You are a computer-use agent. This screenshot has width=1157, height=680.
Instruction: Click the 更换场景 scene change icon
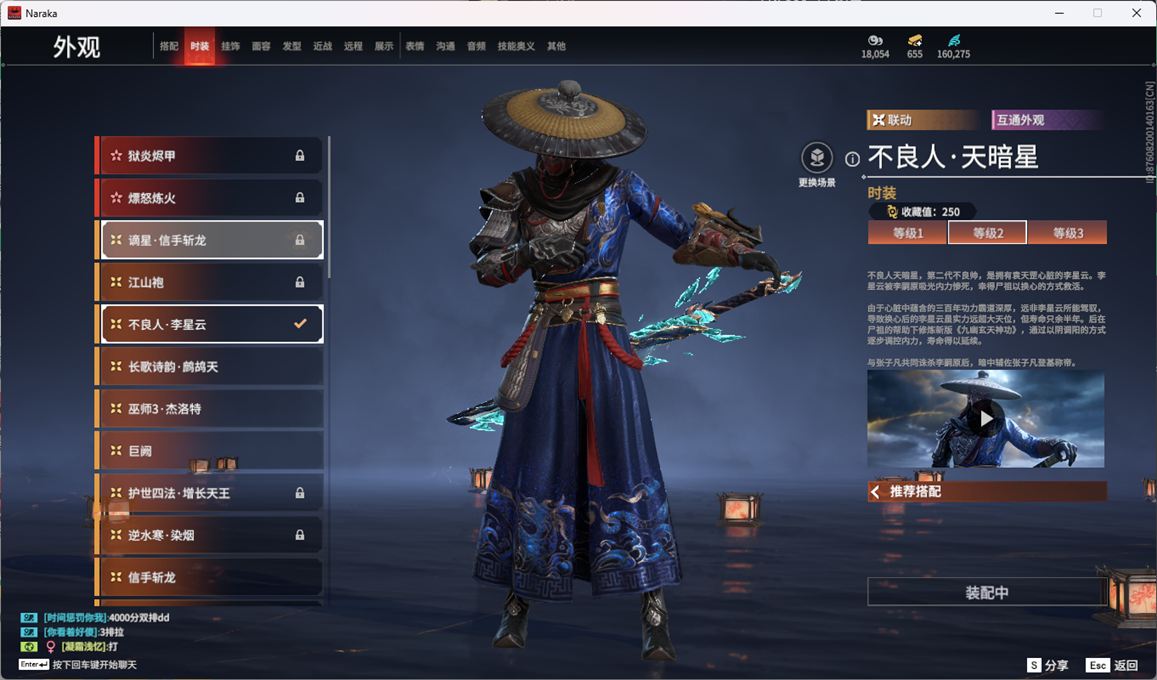click(x=817, y=158)
